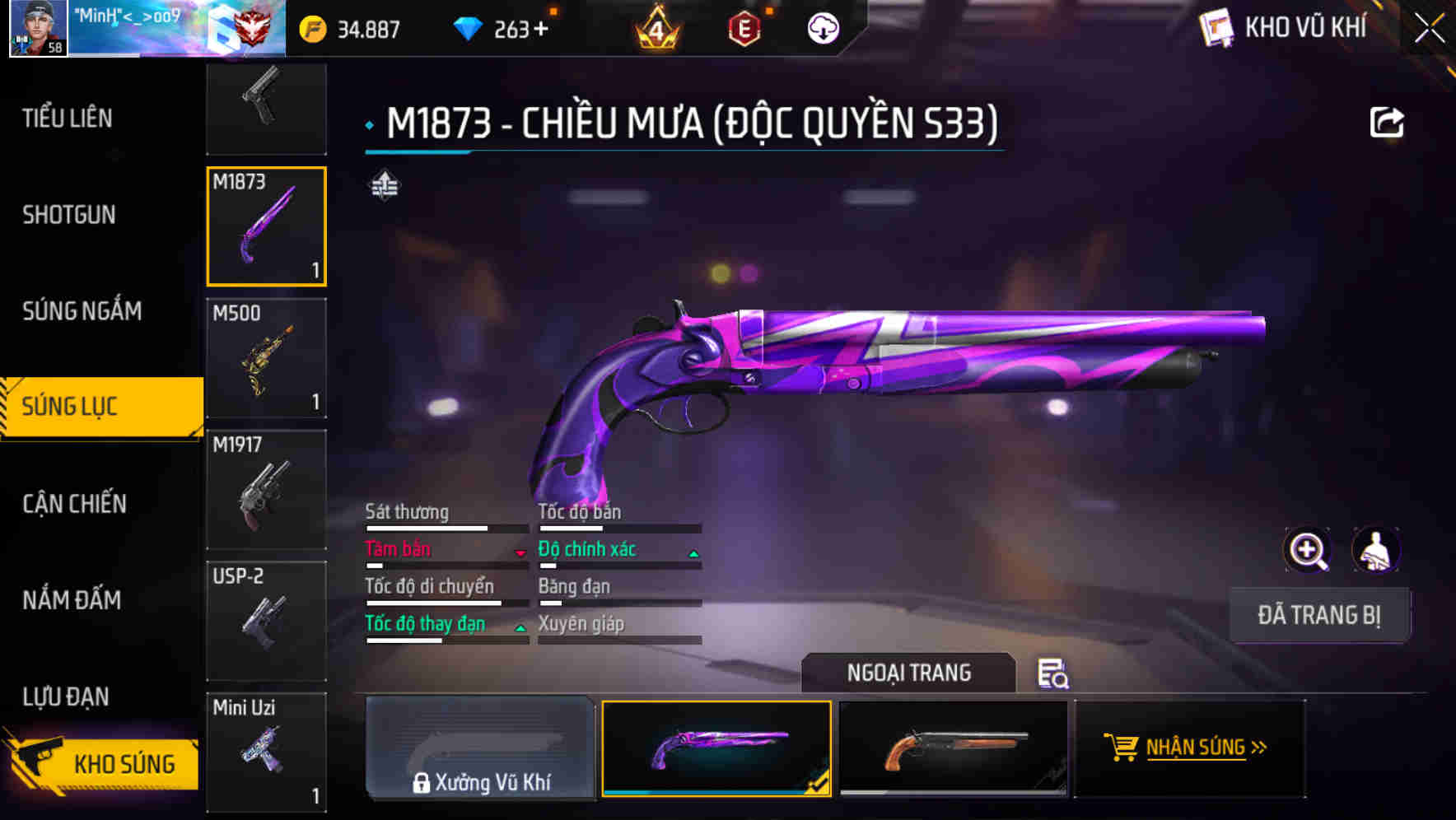Image resolution: width=1456 pixels, height=820 pixels.
Task: Click the stats compare icon below weapon title
Action: tap(384, 186)
